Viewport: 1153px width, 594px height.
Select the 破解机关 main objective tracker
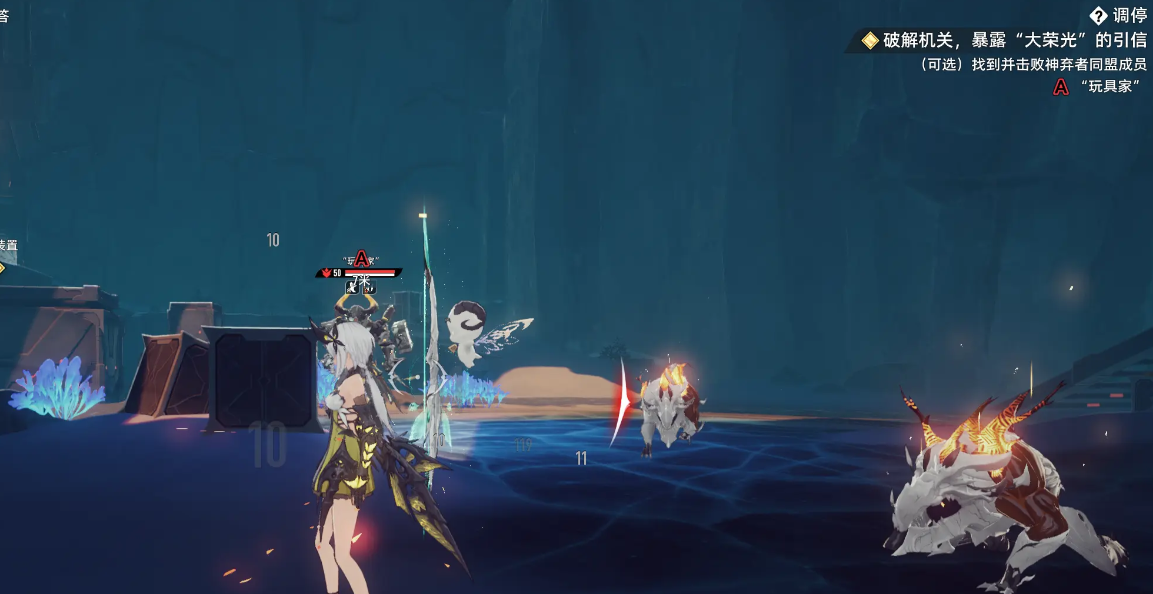click(x=1002, y=40)
